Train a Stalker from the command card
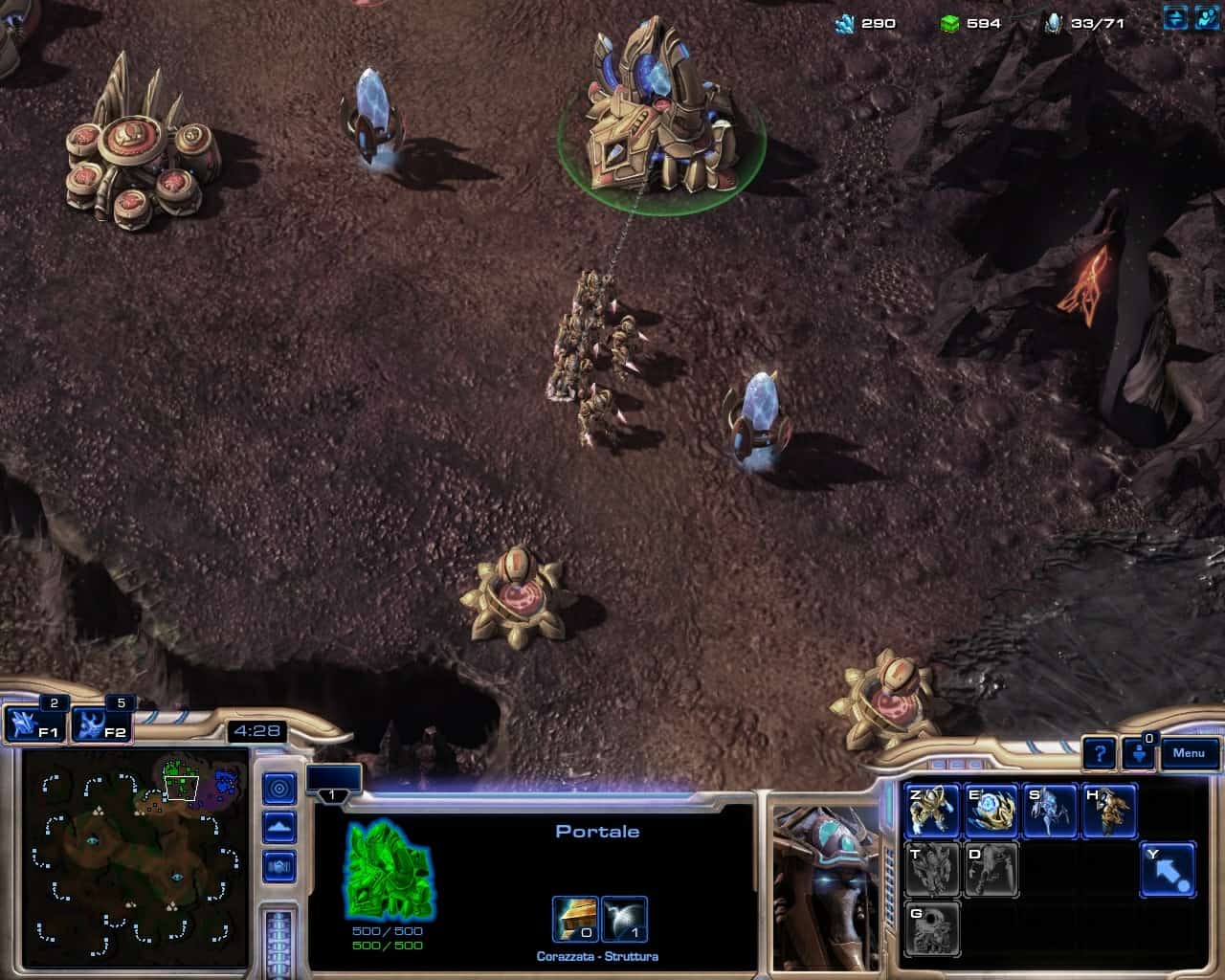The width and height of the screenshot is (1225, 980). 1050,811
